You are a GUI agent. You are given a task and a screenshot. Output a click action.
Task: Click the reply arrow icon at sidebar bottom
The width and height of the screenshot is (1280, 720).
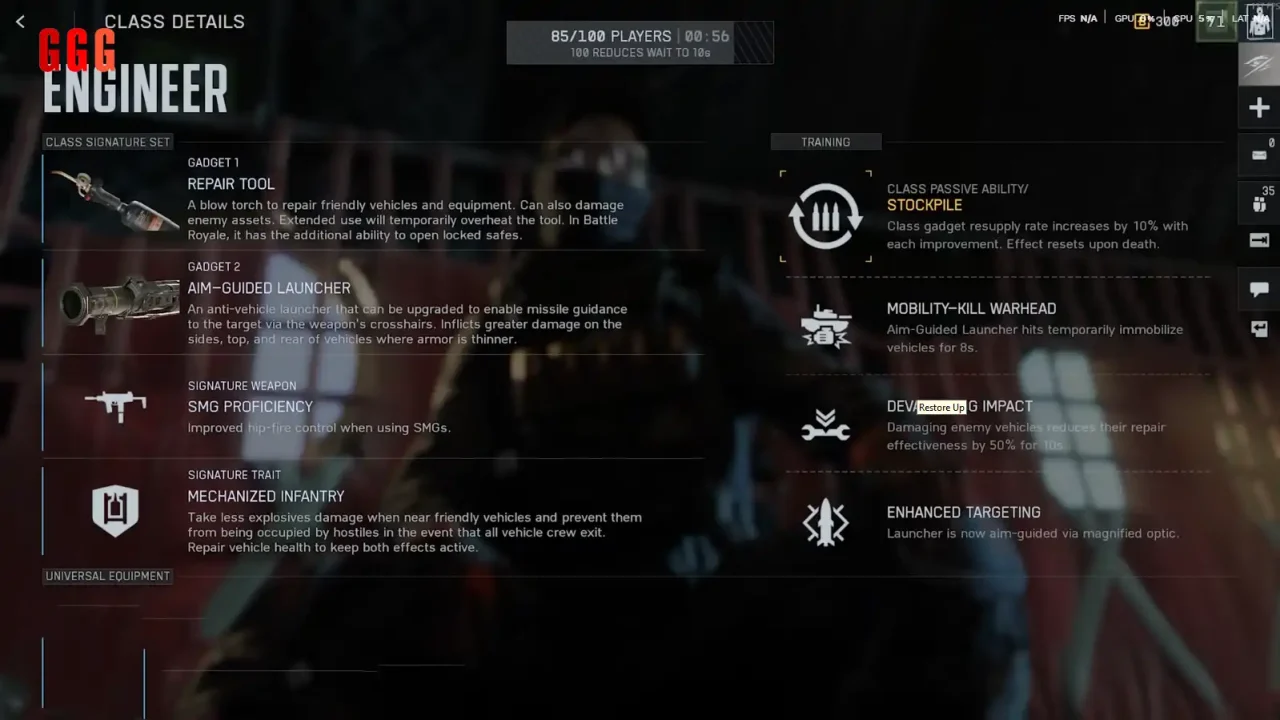tap(1259, 329)
